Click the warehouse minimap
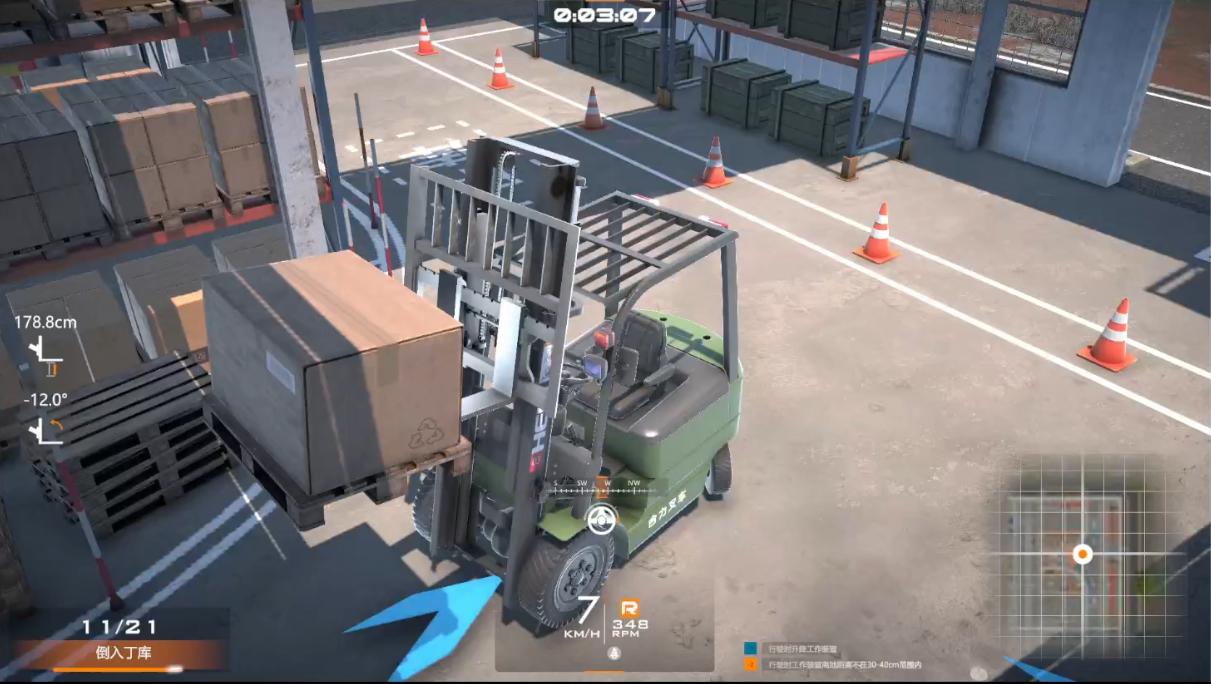 point(1082,554)
